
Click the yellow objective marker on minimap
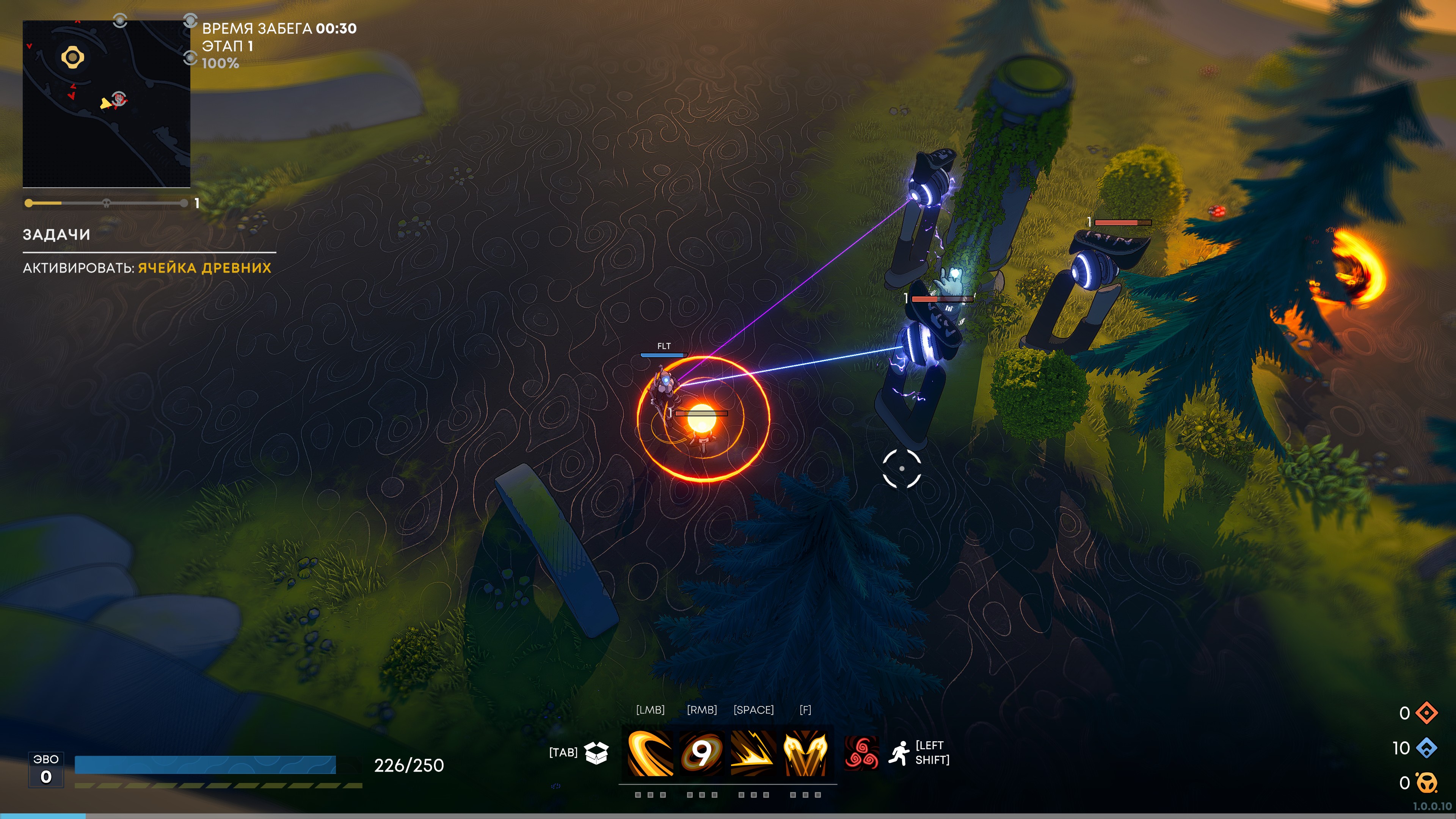pyautogui.click(x=72, y=57)
